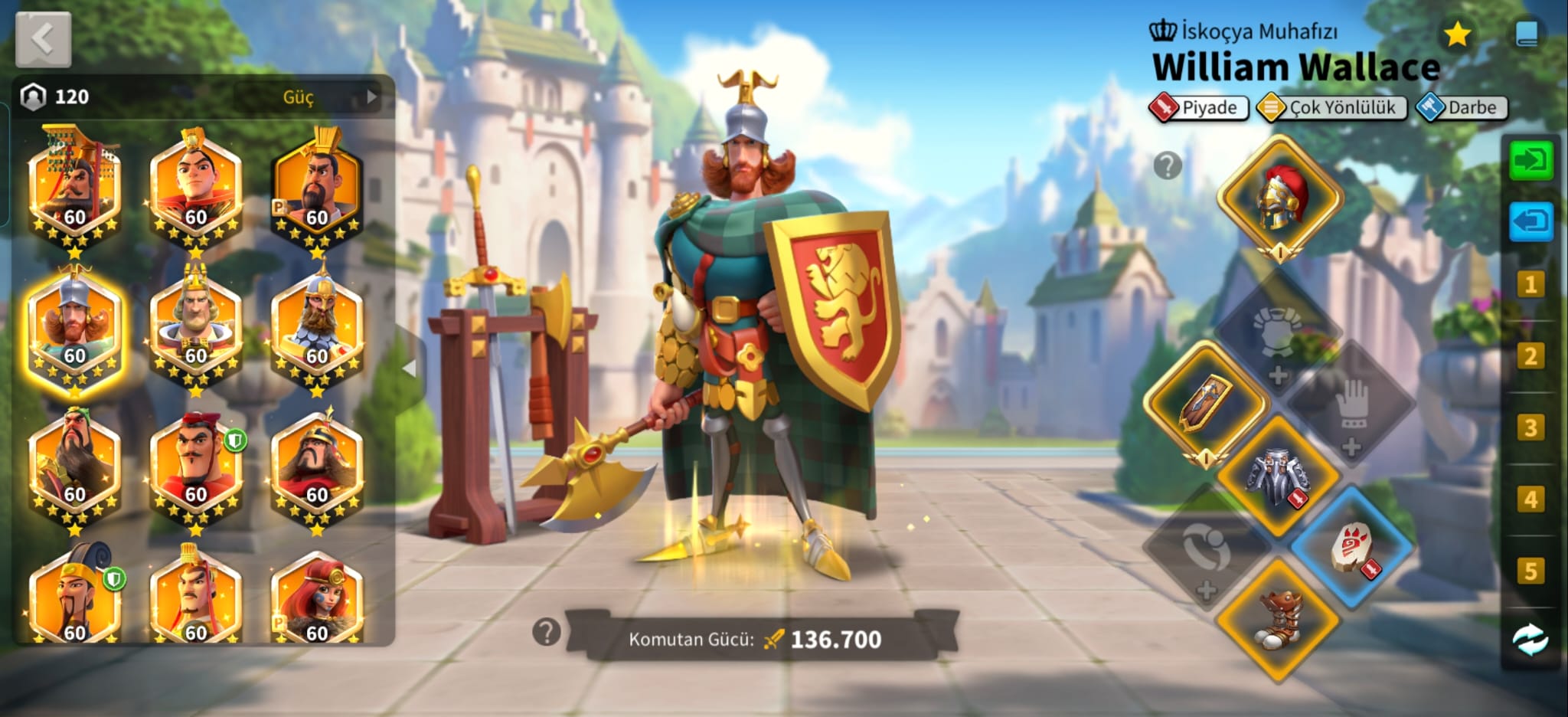Select the equipped weapon slot
Viewport: 1568px width, 717px height.
point(1206,404)
